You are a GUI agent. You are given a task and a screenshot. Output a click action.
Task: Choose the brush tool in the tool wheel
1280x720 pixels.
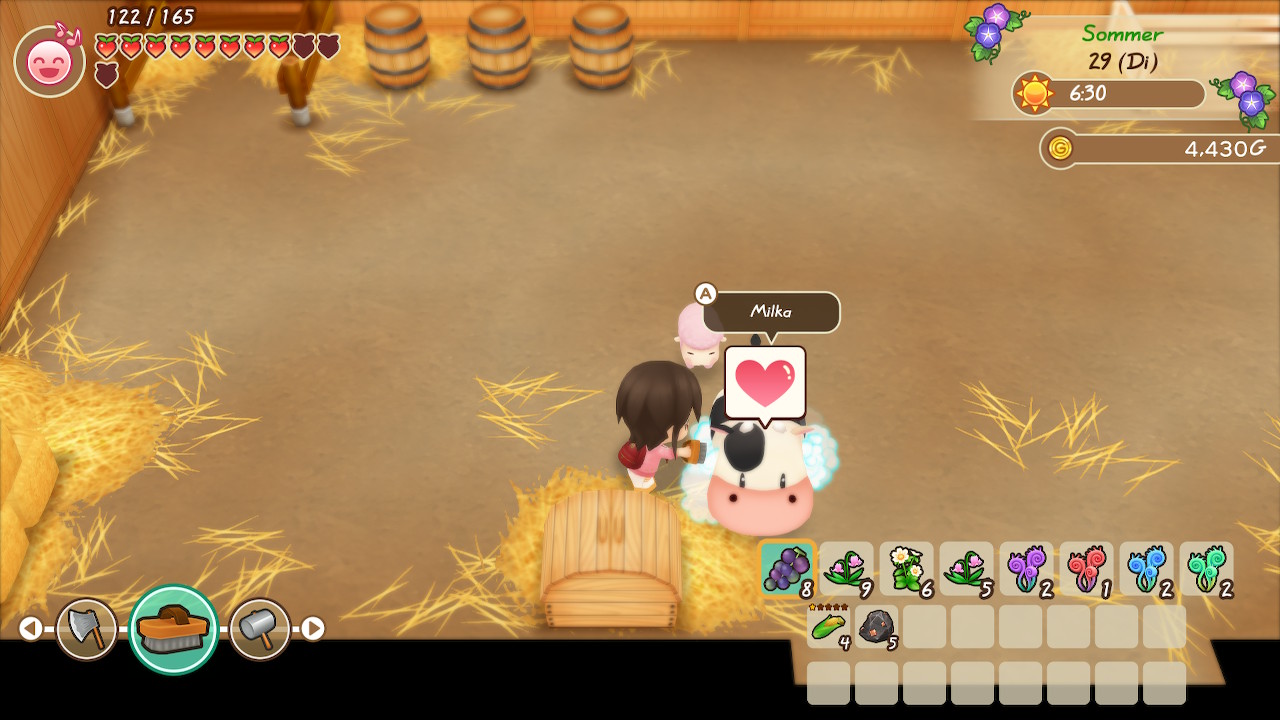173,629
